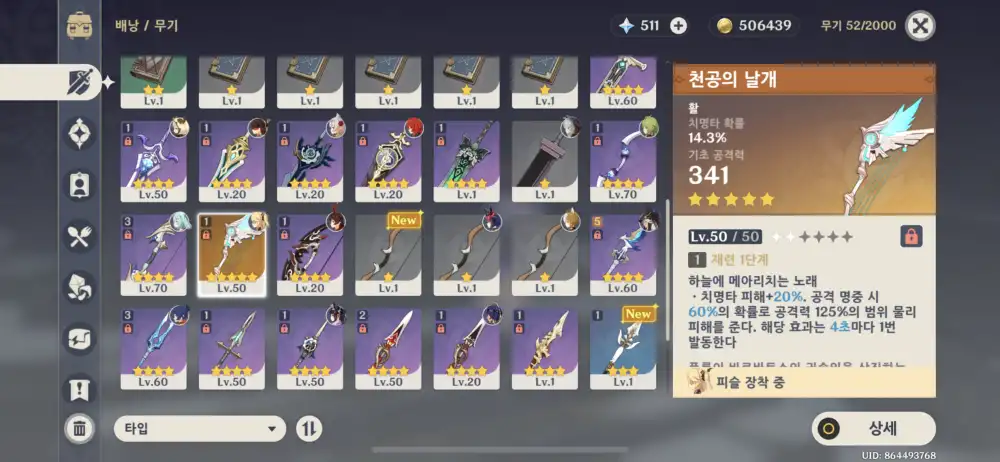Viewport: 1000px width, 462px height.
Task: Close the inventory with the X button
Action: [x=920, y=25]
